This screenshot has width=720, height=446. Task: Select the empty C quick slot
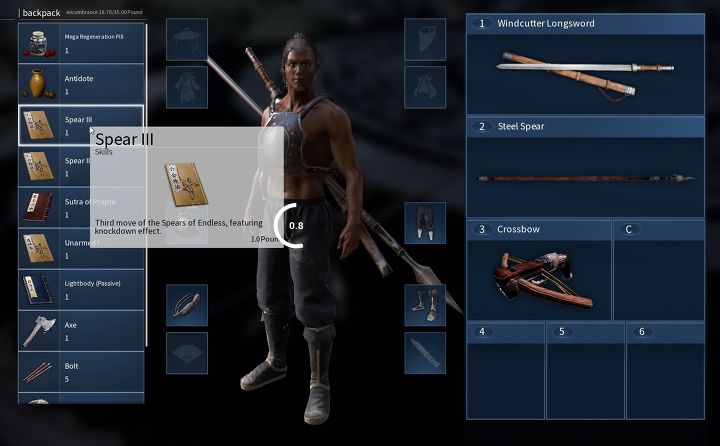tap(658, 270)
